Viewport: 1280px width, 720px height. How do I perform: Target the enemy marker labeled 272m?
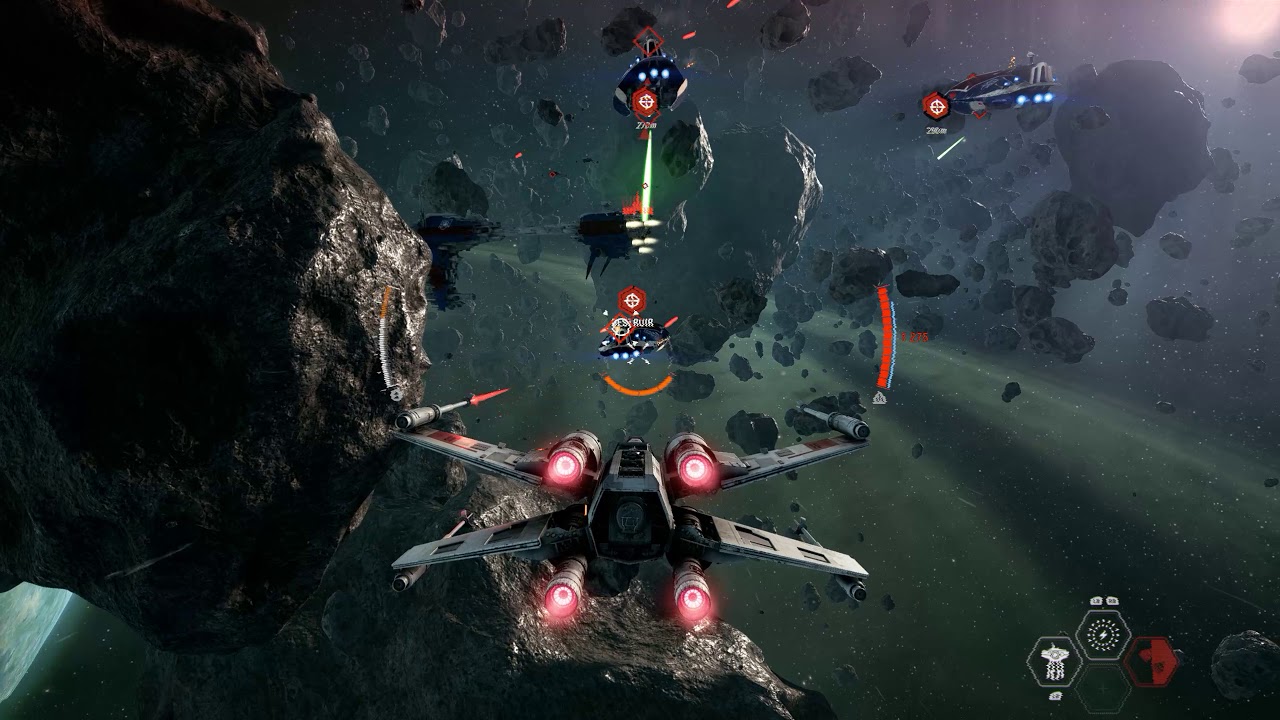click(x=646, y=101)
